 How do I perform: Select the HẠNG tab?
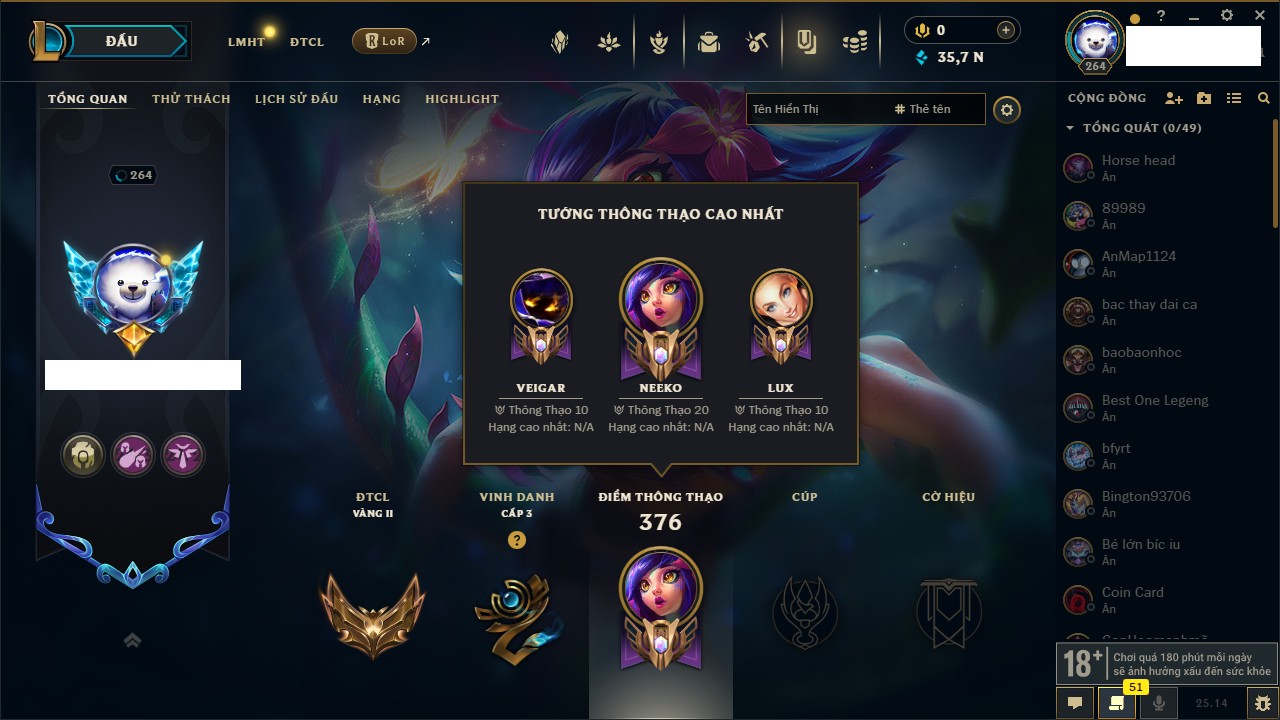[x=381, y=99]
